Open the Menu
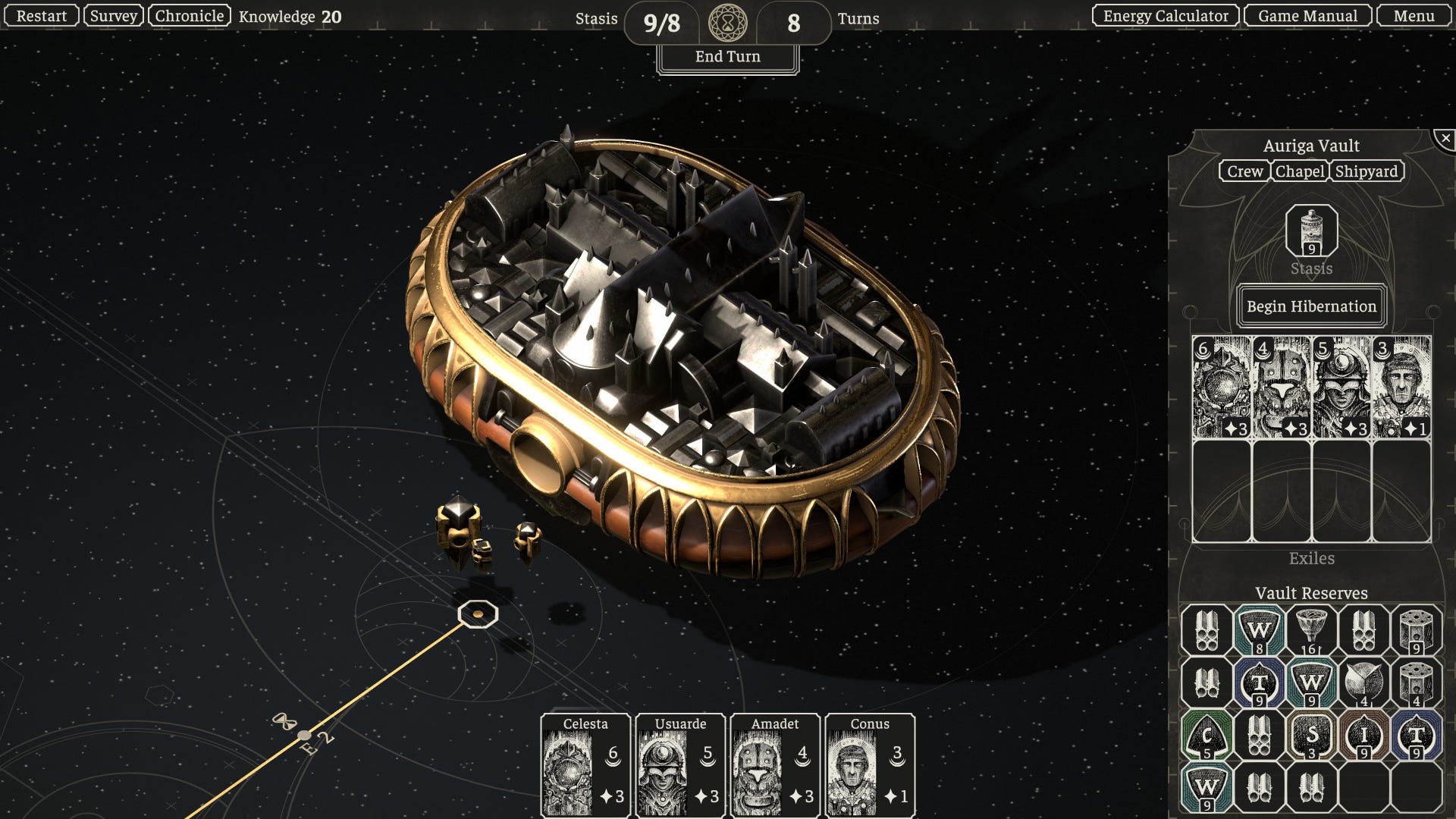 pos(1414,16)
